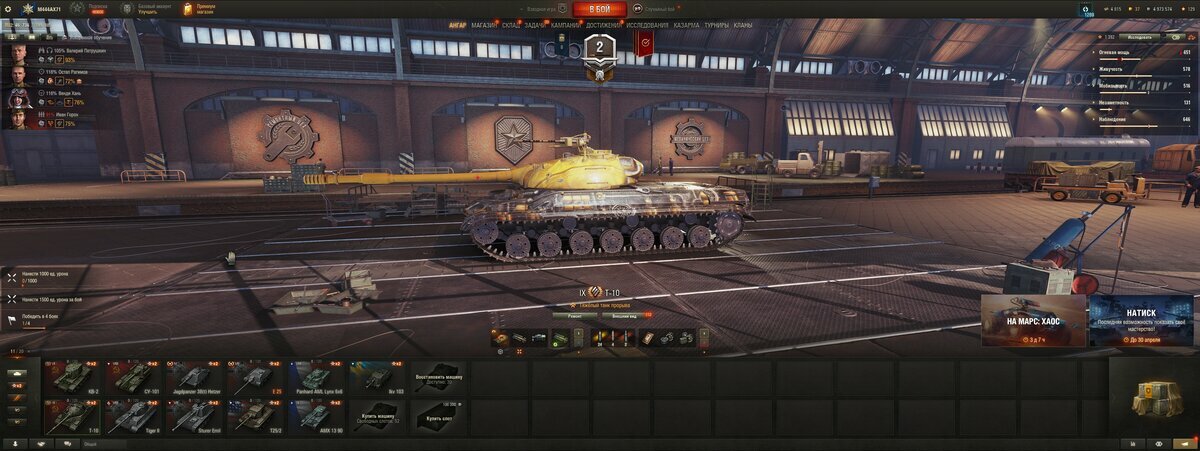
Task: Show the ДОСТИЖЕНИЯ tab
Action: pos(603,25)
